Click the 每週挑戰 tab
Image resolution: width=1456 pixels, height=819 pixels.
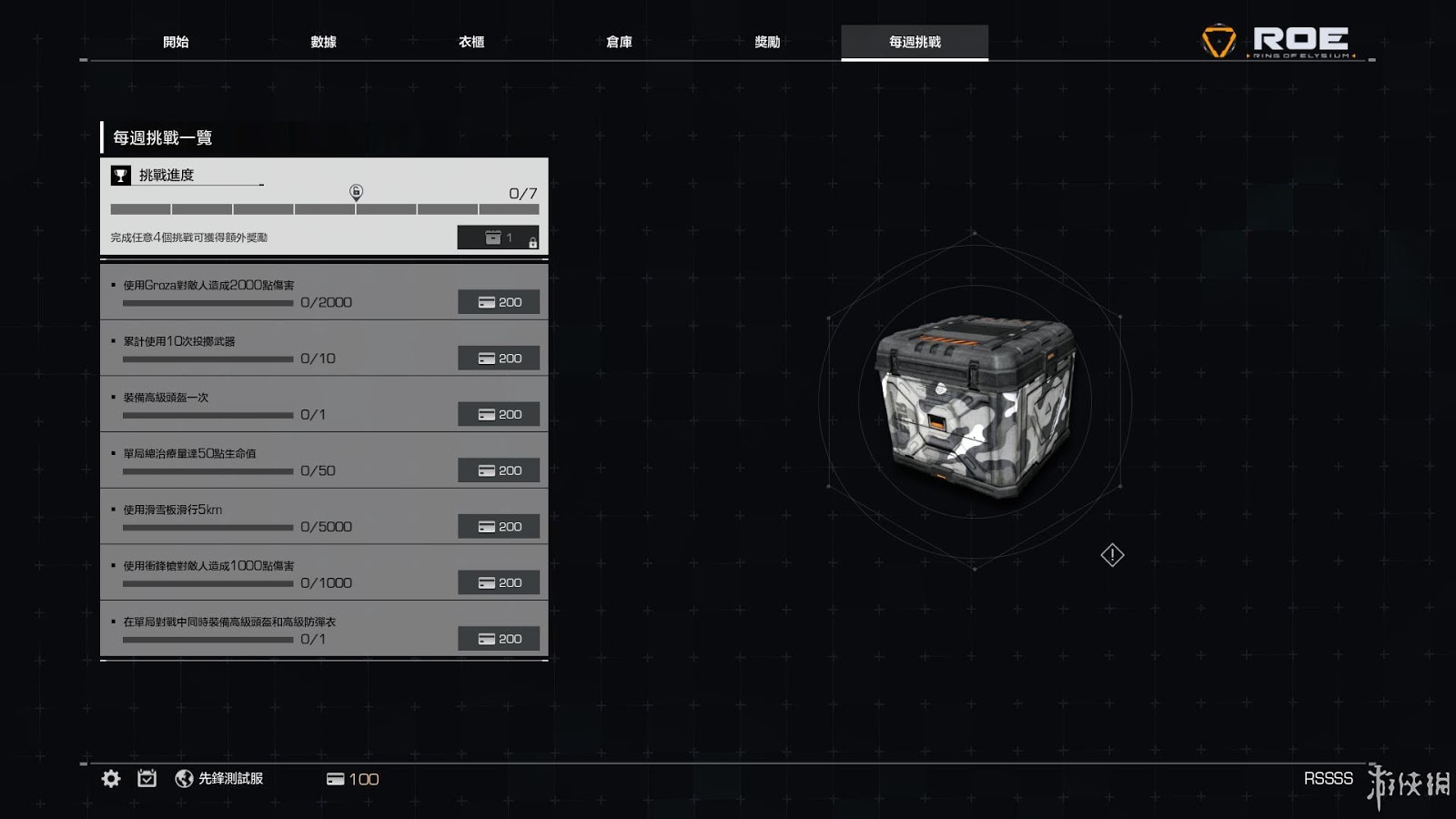pos(915,42)
